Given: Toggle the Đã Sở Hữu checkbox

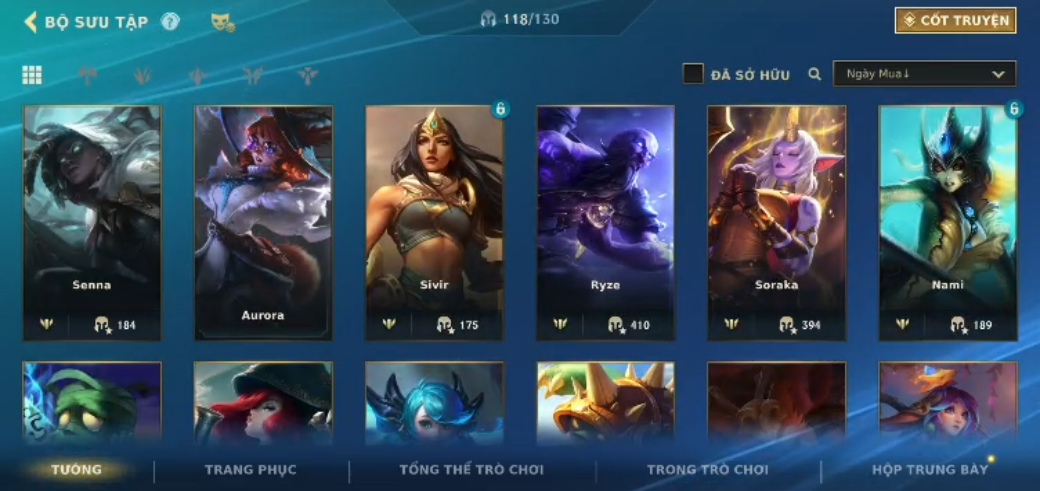Looking at the screenshot, I should pyautogui.click(x=693, y=74).
